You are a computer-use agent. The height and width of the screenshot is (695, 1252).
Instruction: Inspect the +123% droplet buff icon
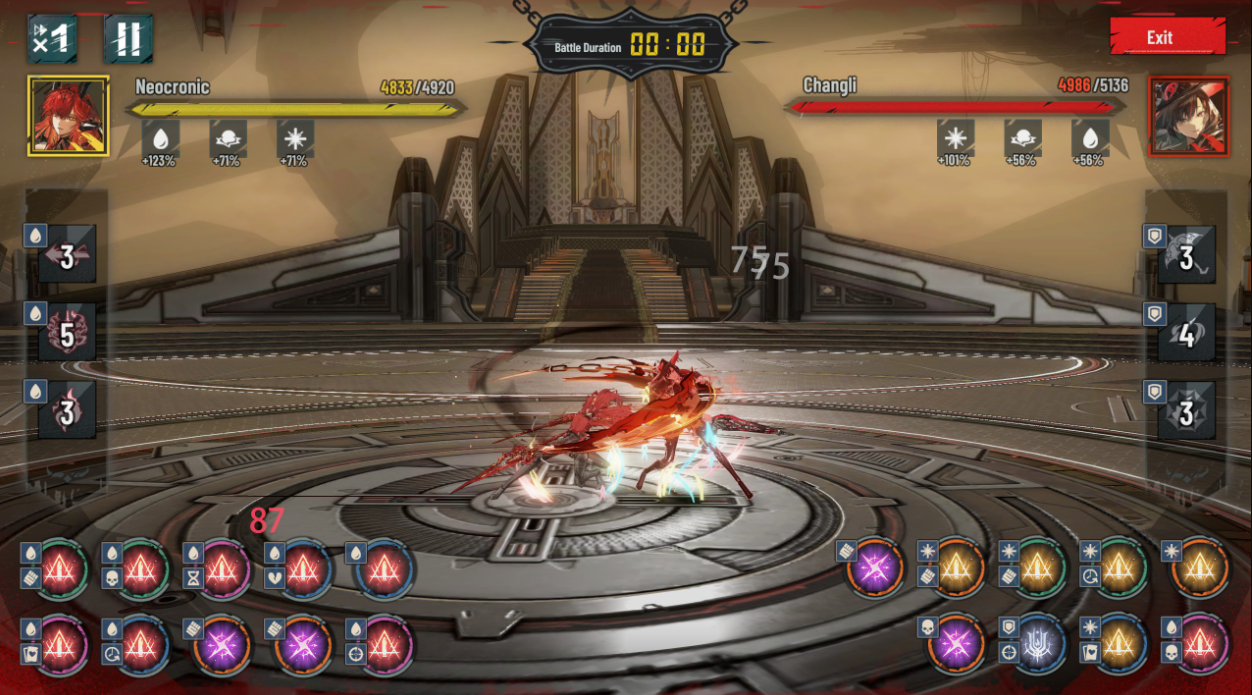[x=160, y=139]
